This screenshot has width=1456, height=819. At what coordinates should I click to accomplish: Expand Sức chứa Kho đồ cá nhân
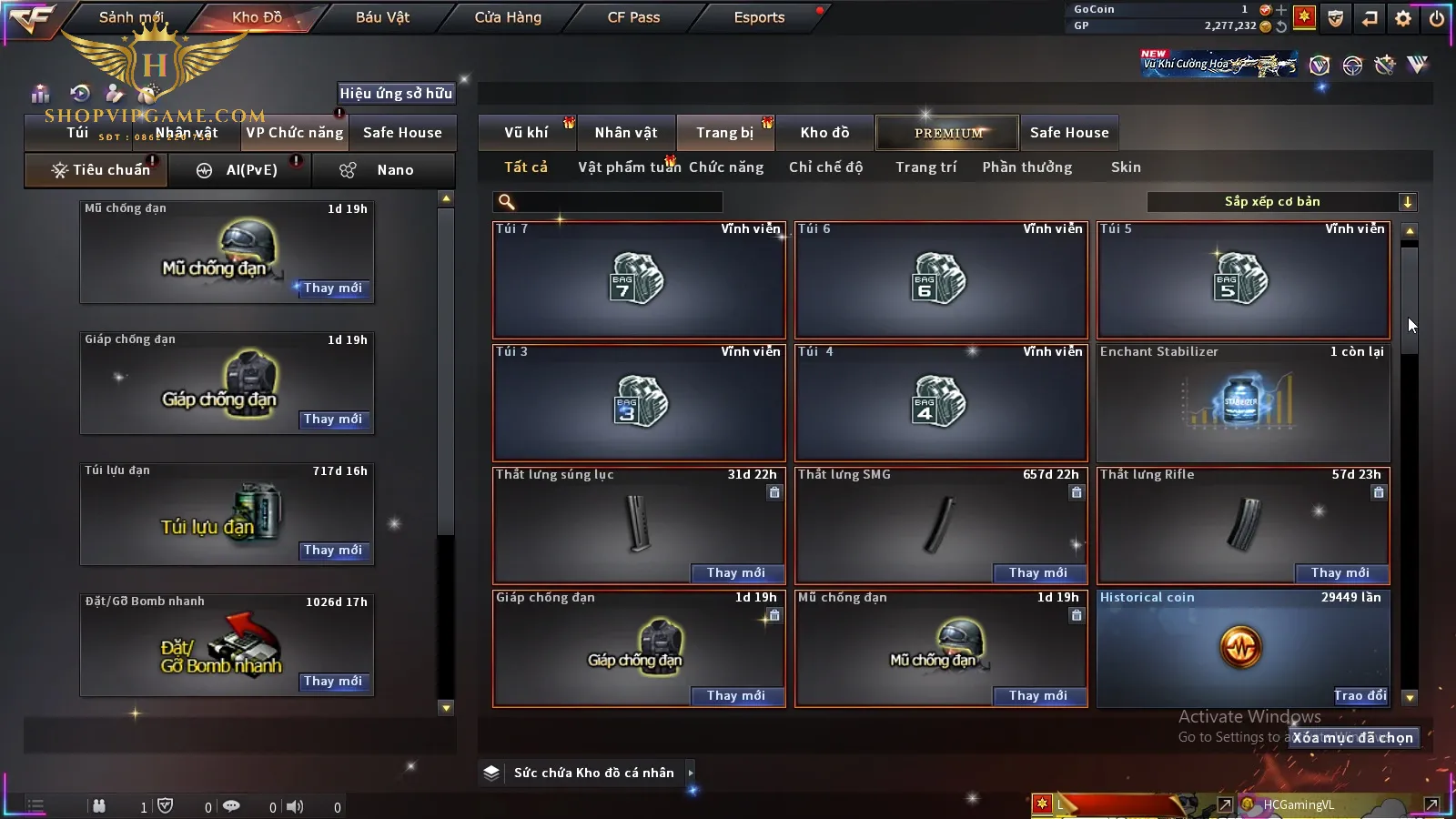click(x=691, y=773)
